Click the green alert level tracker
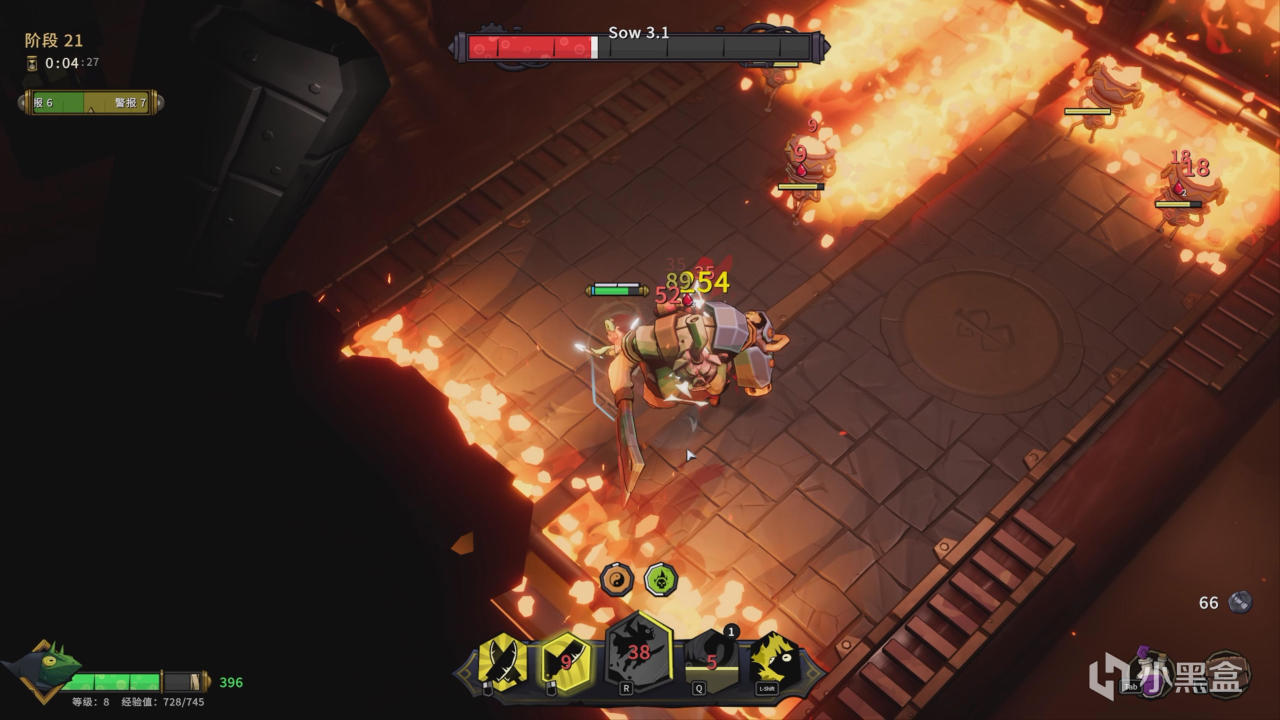The height and width of the screenshot is (720, 1280). (x=90, y=103)
